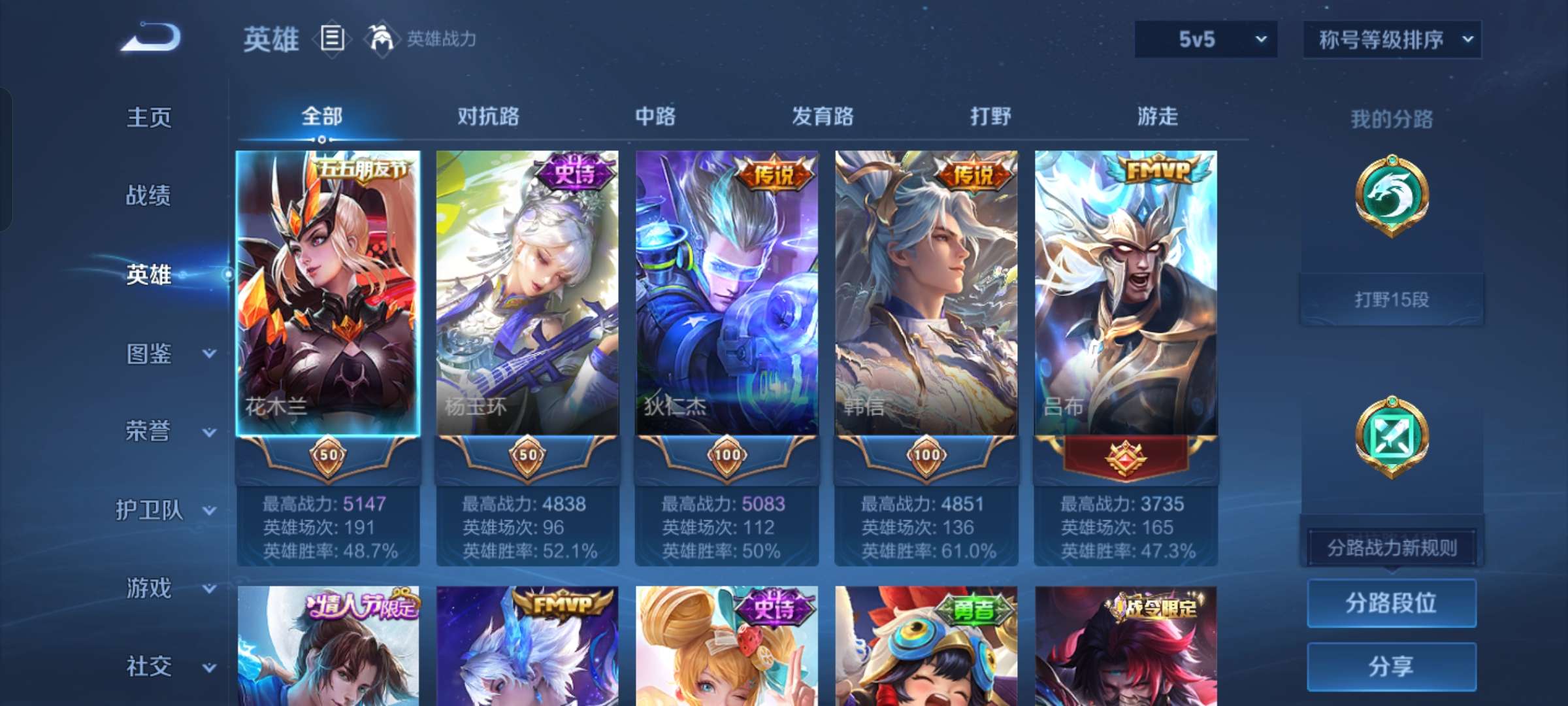1568x706 pixels.
Task: Click the 分享 share button
Action: tap(1392, 665)
